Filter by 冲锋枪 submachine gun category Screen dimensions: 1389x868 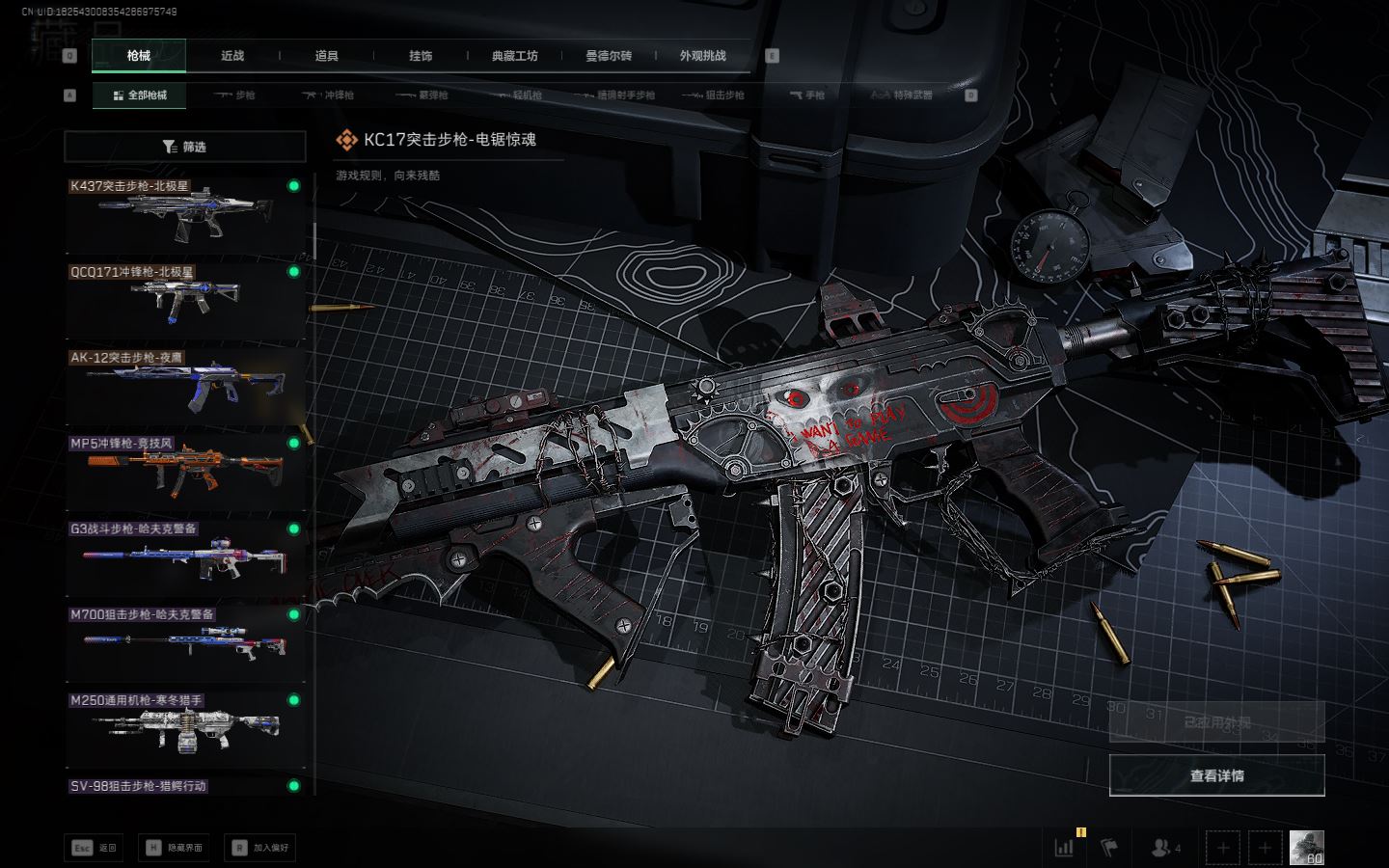coord(329,95)
